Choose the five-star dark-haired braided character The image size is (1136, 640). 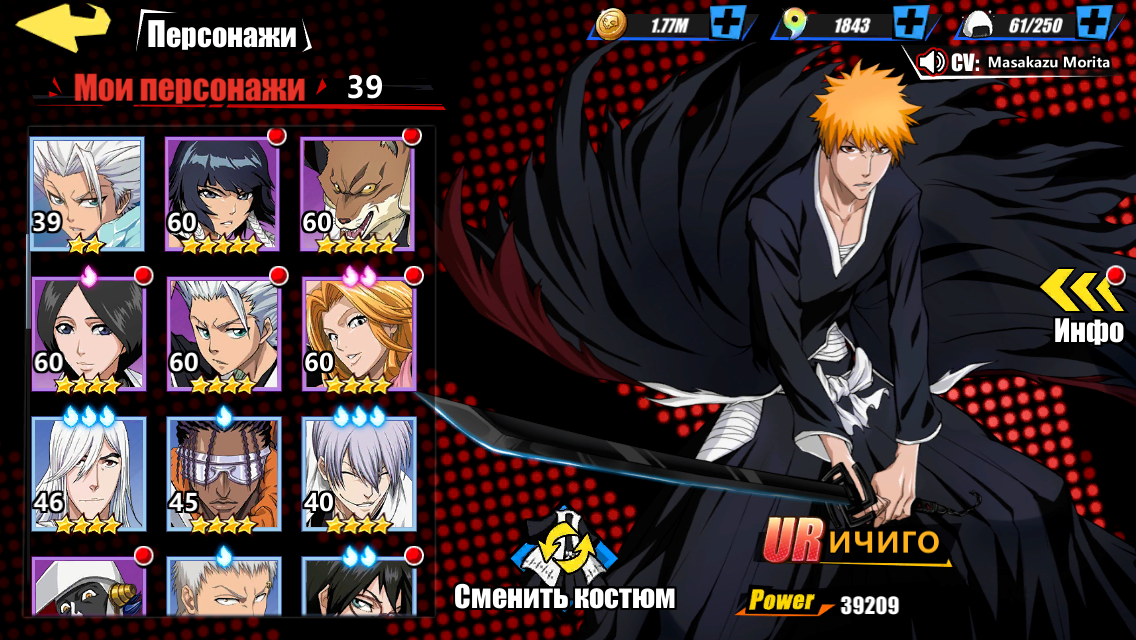(x=223, y=193)
